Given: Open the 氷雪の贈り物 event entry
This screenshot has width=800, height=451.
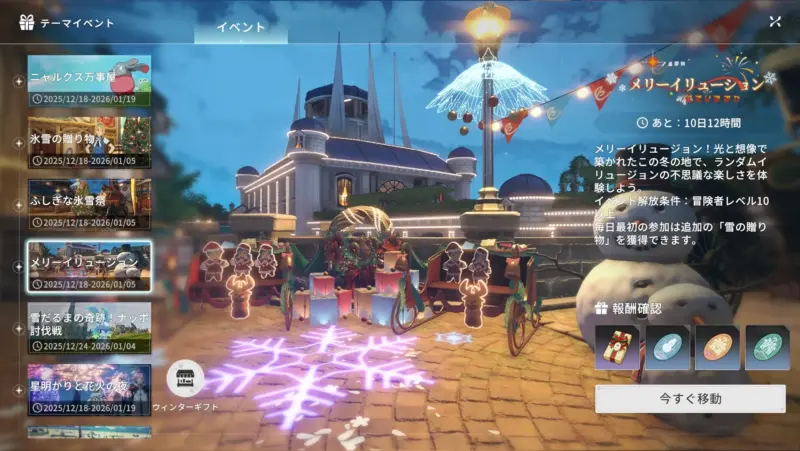Looking at the screenshot, I should 90,142.
